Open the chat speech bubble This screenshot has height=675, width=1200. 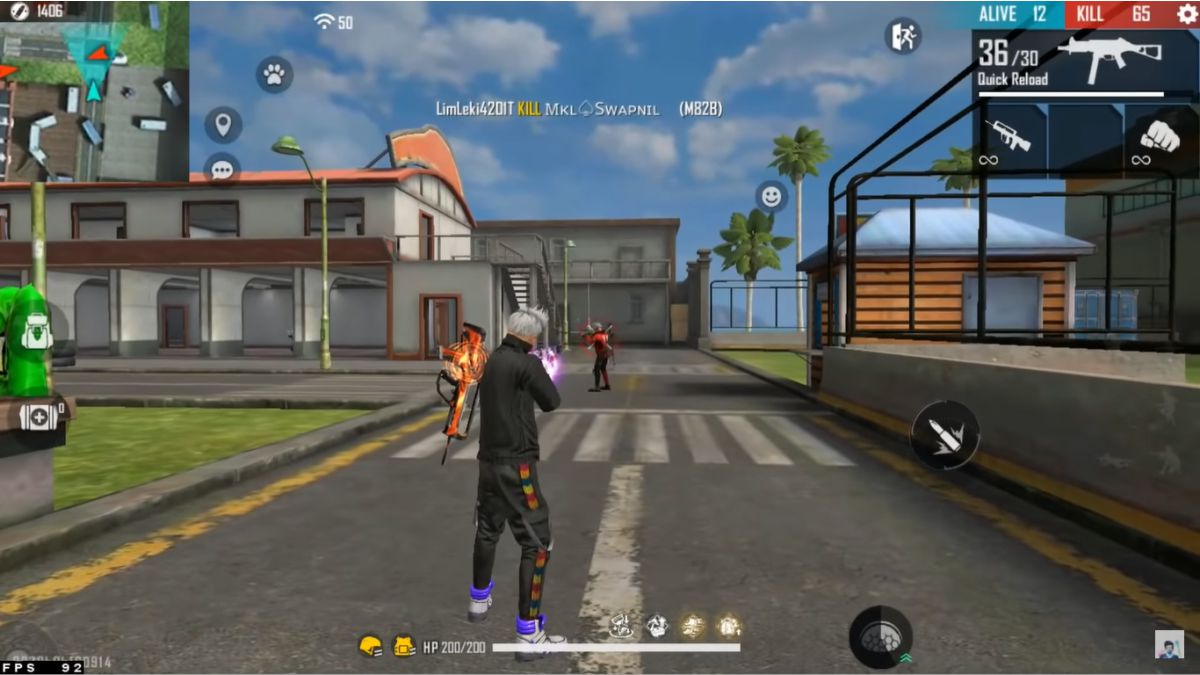click(222, 169)
